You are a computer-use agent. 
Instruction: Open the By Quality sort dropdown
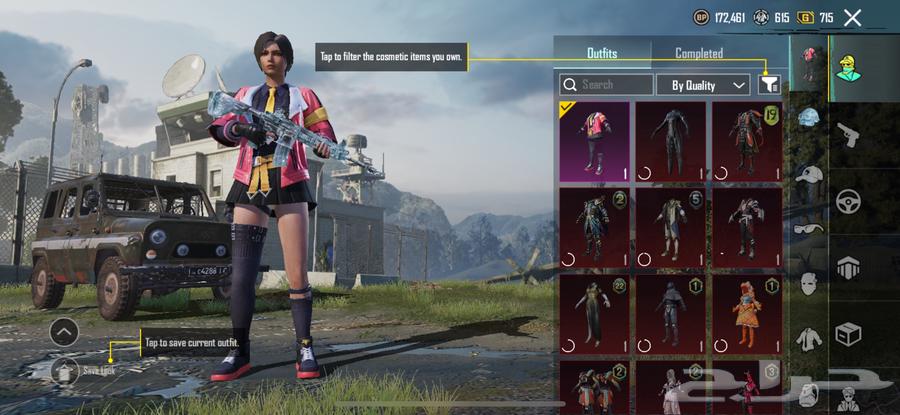click(x=703, y=85)
